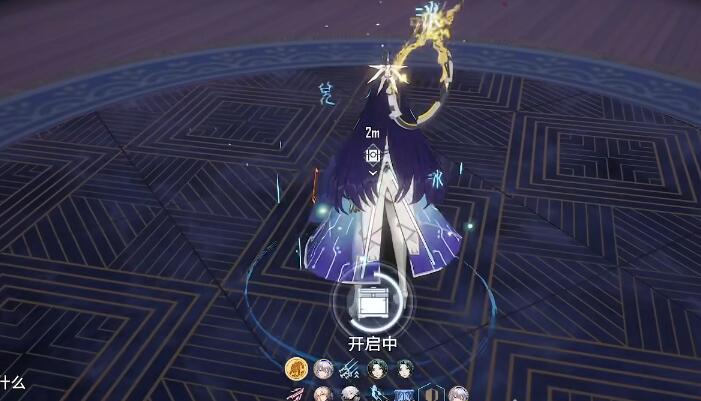The width and height of the screenshot is (701, 401).
Task: Select the chest objective marker showing 2m
Action: (x=372, y=154)
